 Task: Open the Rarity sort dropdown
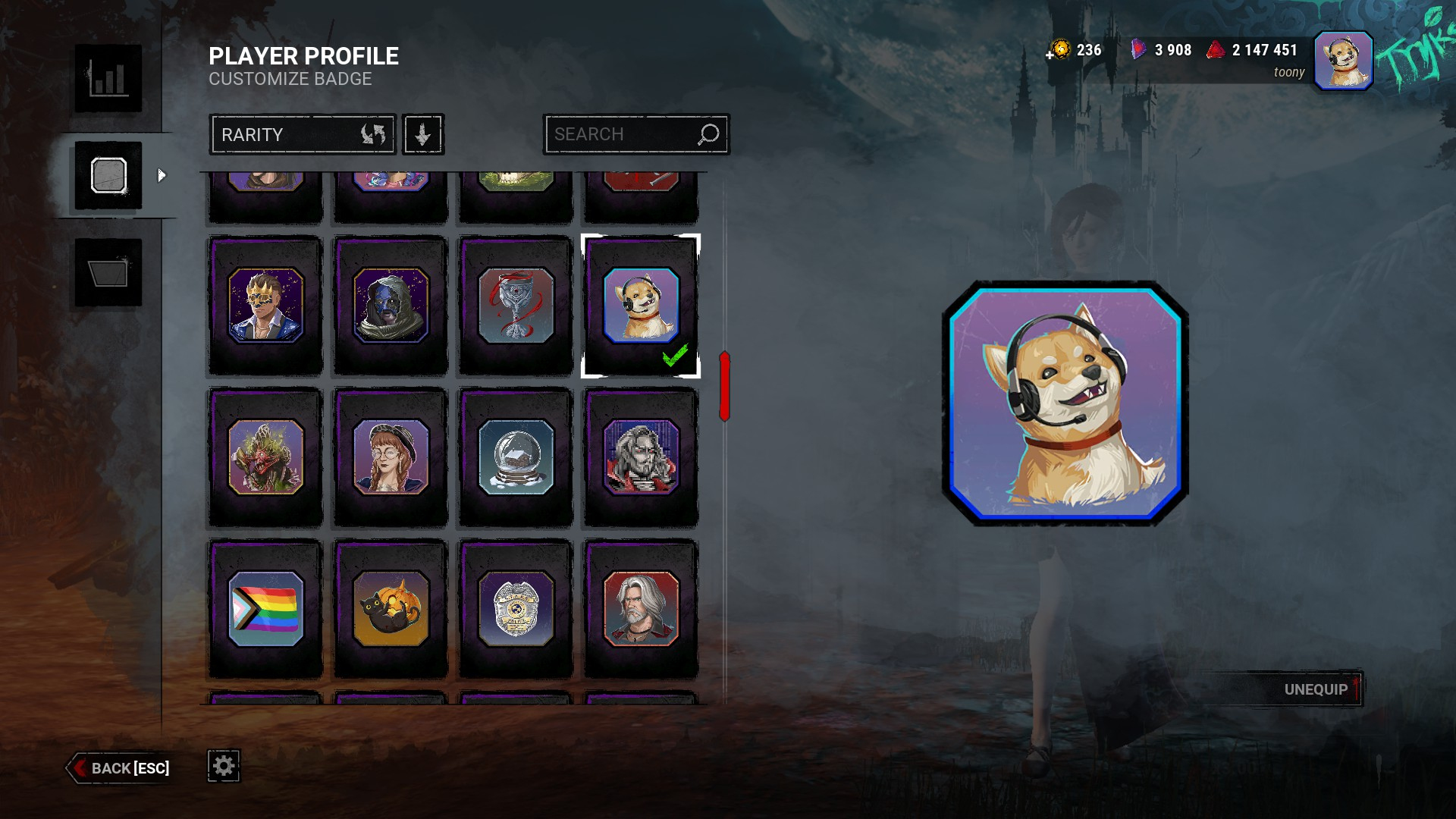(303, 135)
